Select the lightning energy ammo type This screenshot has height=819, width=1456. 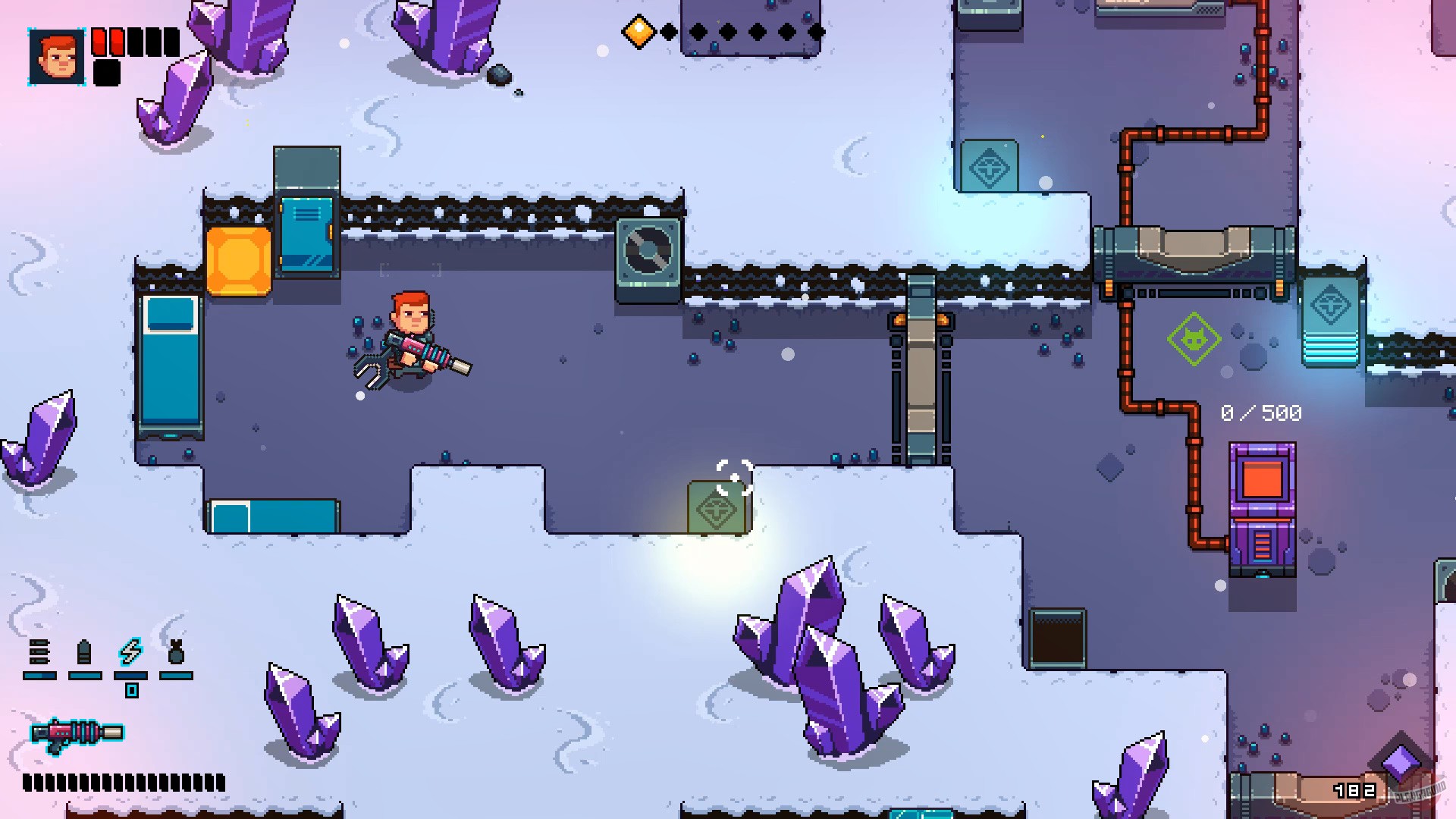pyautogui.click(x=129, y=648)
